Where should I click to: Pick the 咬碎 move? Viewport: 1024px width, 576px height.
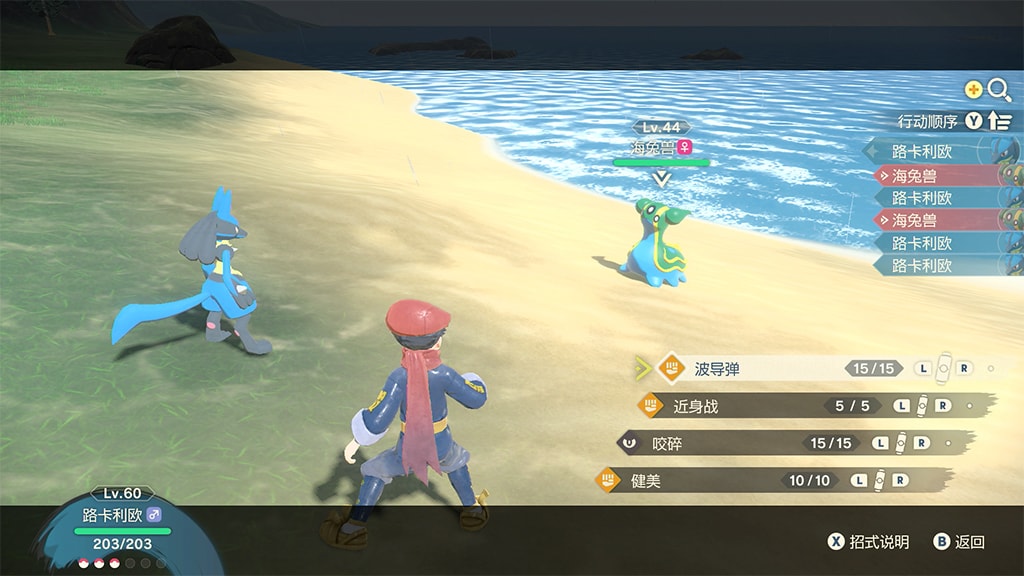(x=760, y=443)
